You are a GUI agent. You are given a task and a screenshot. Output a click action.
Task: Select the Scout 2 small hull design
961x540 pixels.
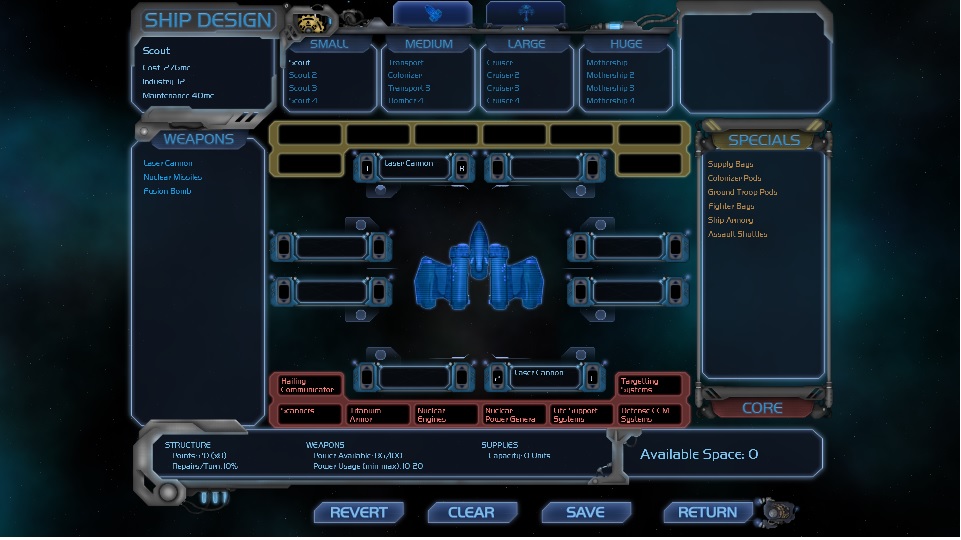tap(303, 75)
